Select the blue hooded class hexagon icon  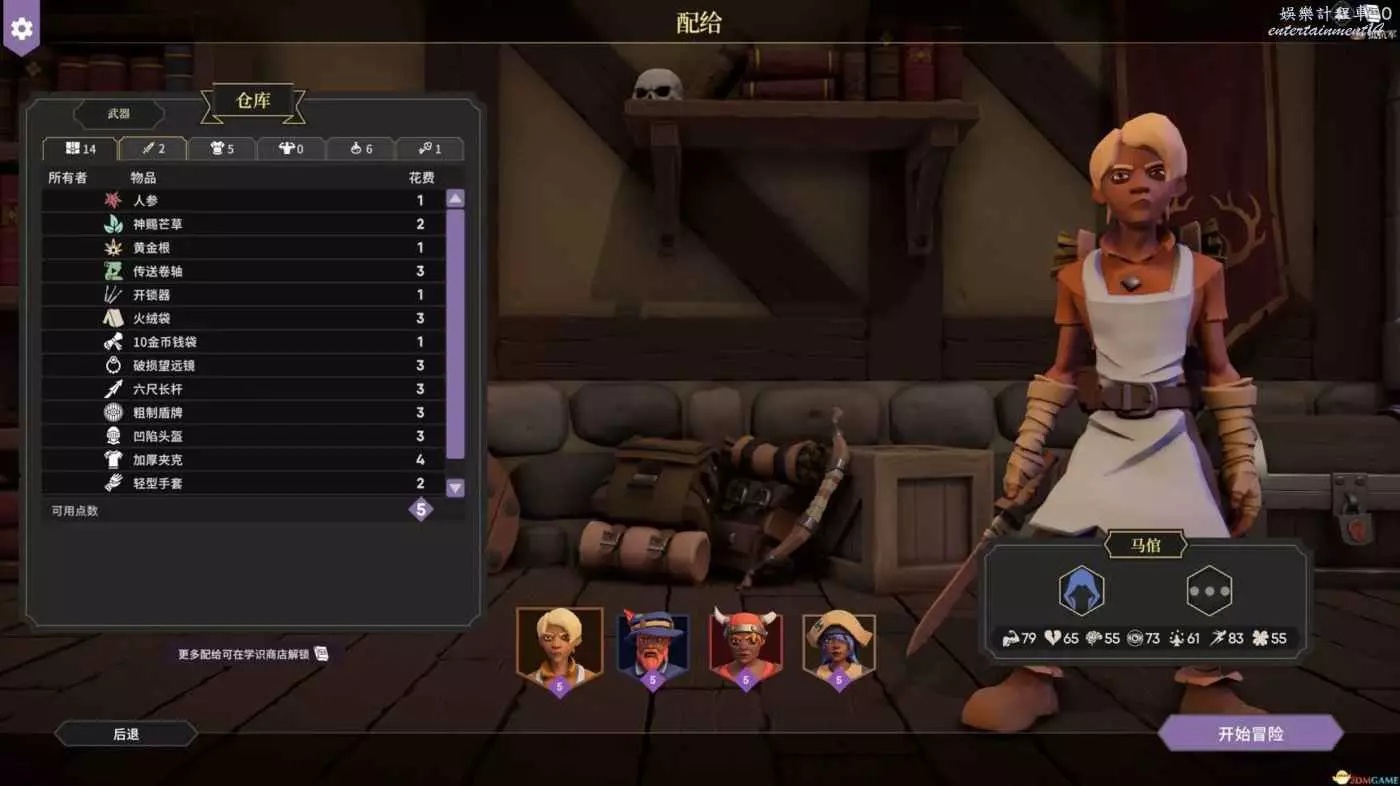tap(1081, 590)
